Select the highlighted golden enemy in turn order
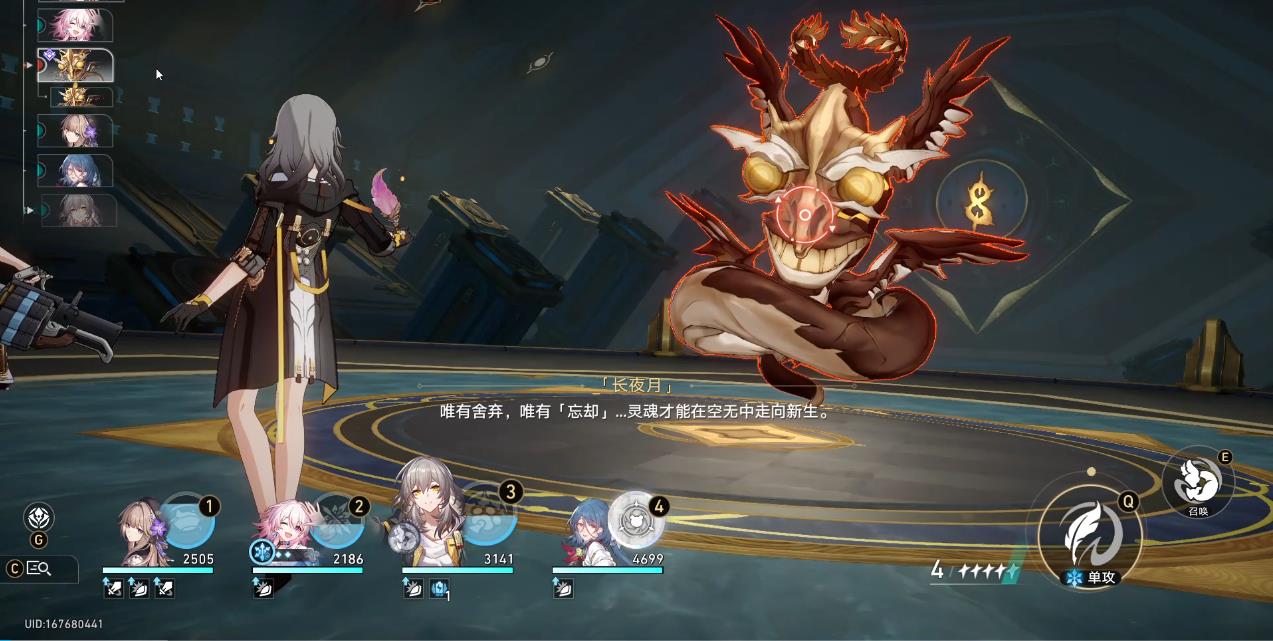 point(76,65)
